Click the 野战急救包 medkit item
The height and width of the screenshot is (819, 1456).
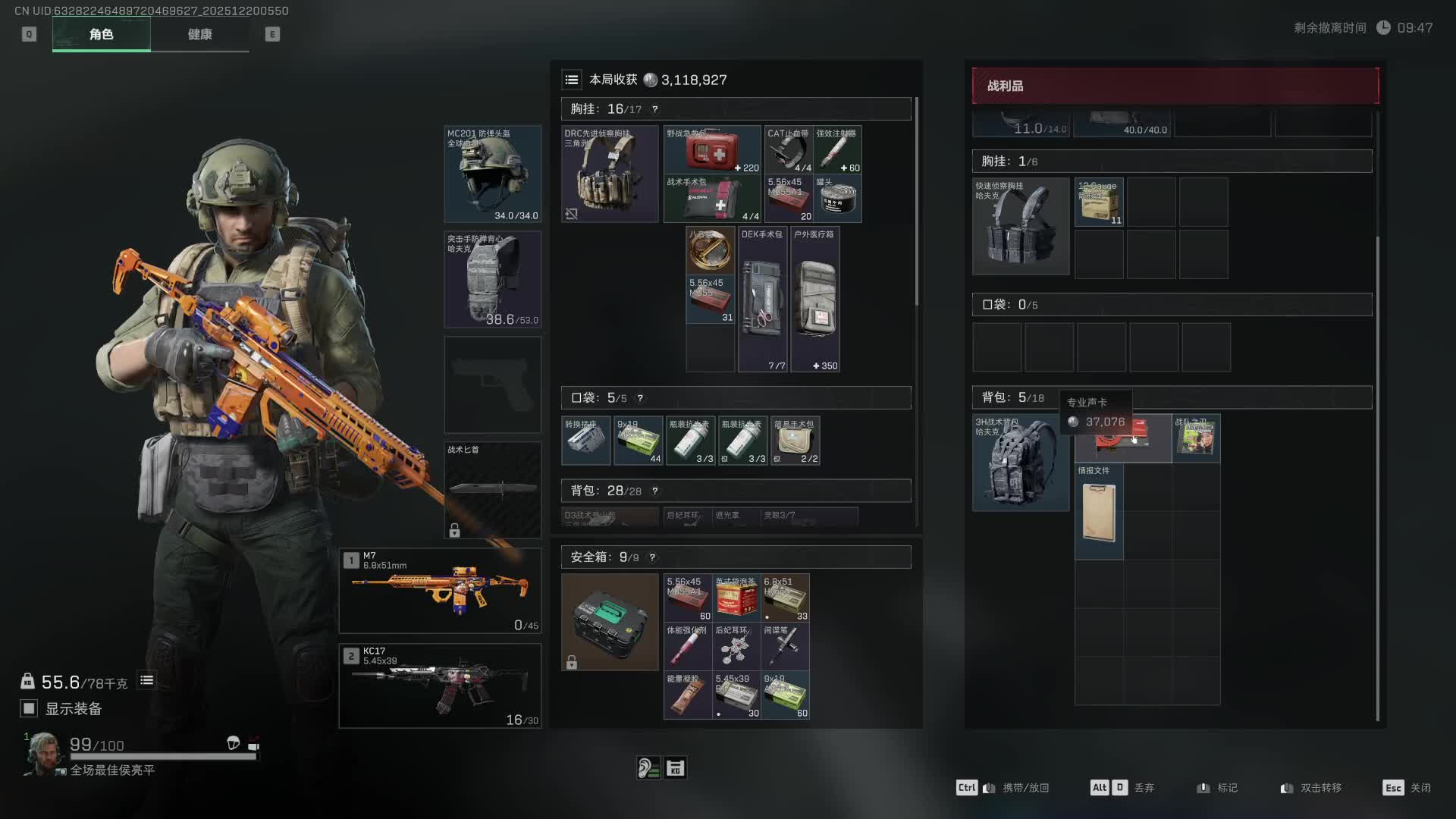711,149
